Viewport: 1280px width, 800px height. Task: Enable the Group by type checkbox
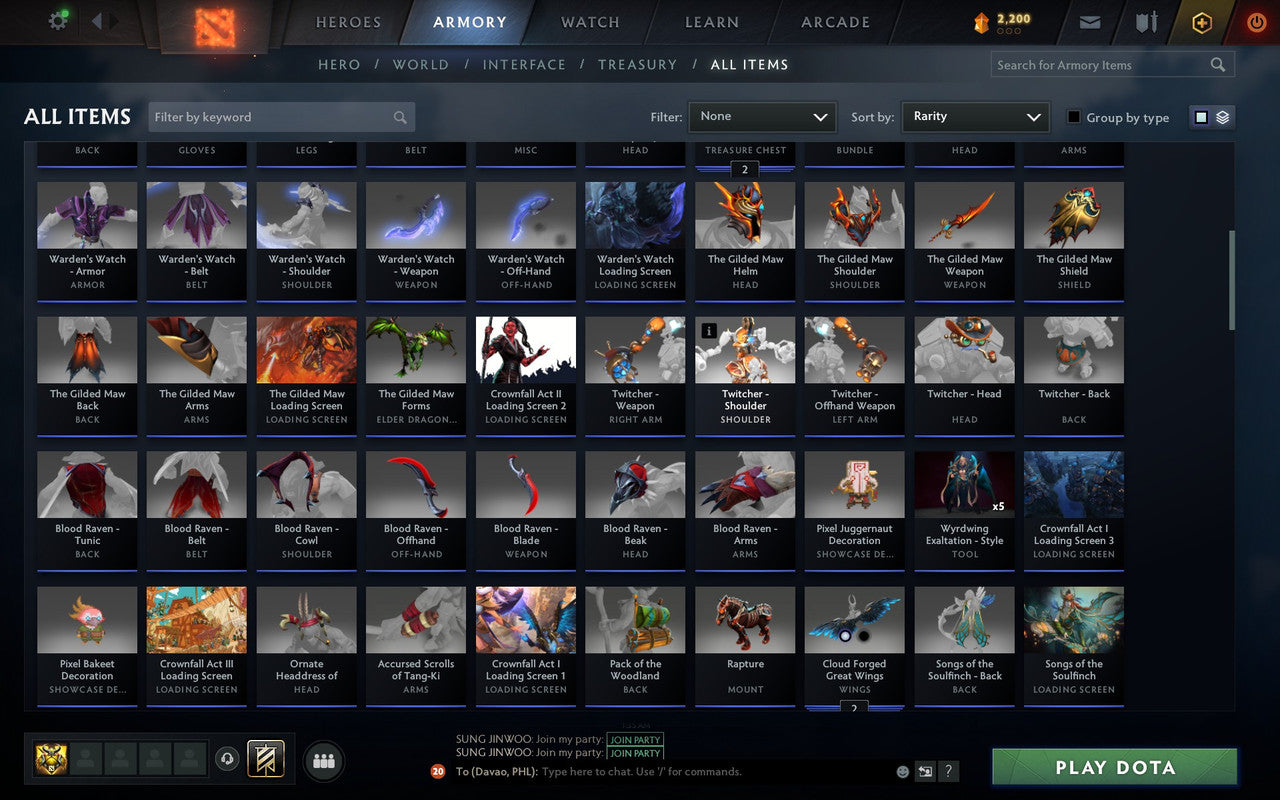point(1072,117)
